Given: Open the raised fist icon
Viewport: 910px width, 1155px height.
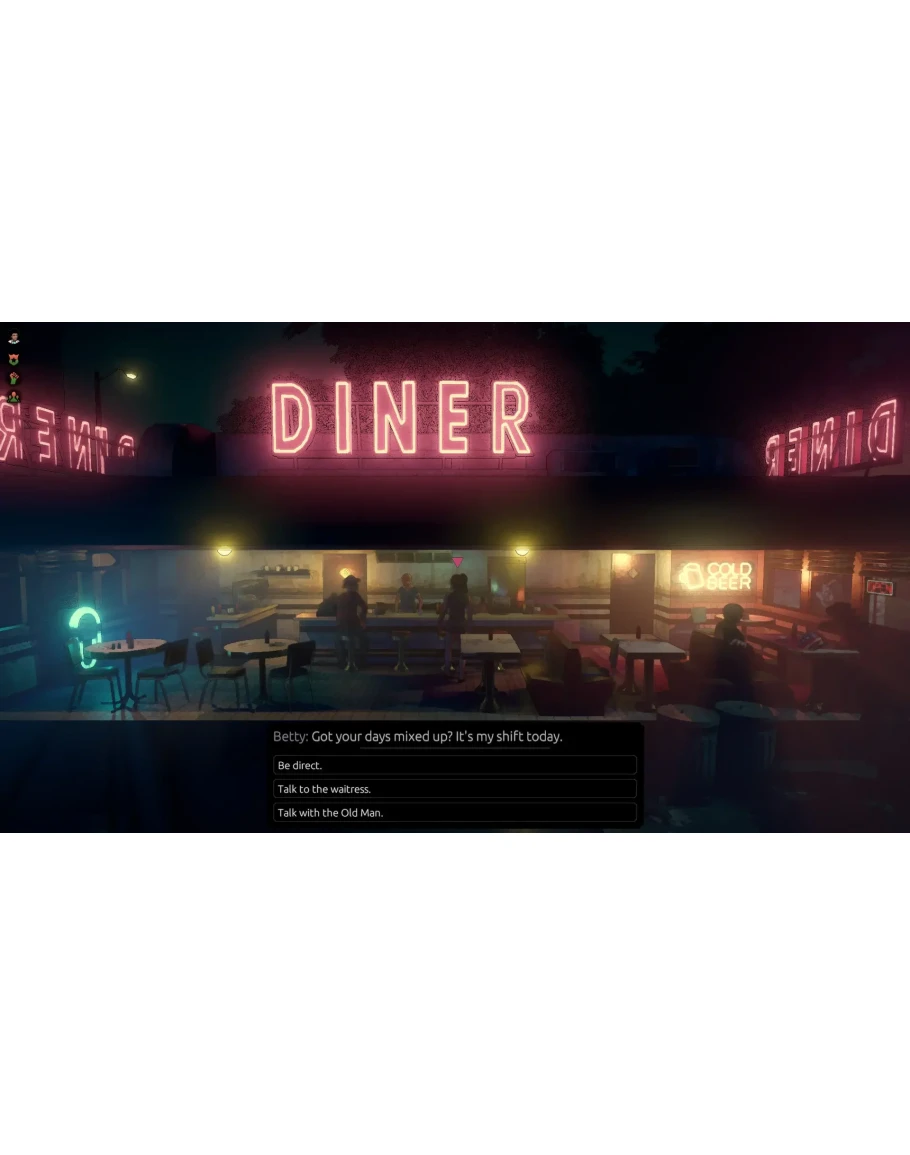Looking at the screenshot, I should click(x=14, y=378).
